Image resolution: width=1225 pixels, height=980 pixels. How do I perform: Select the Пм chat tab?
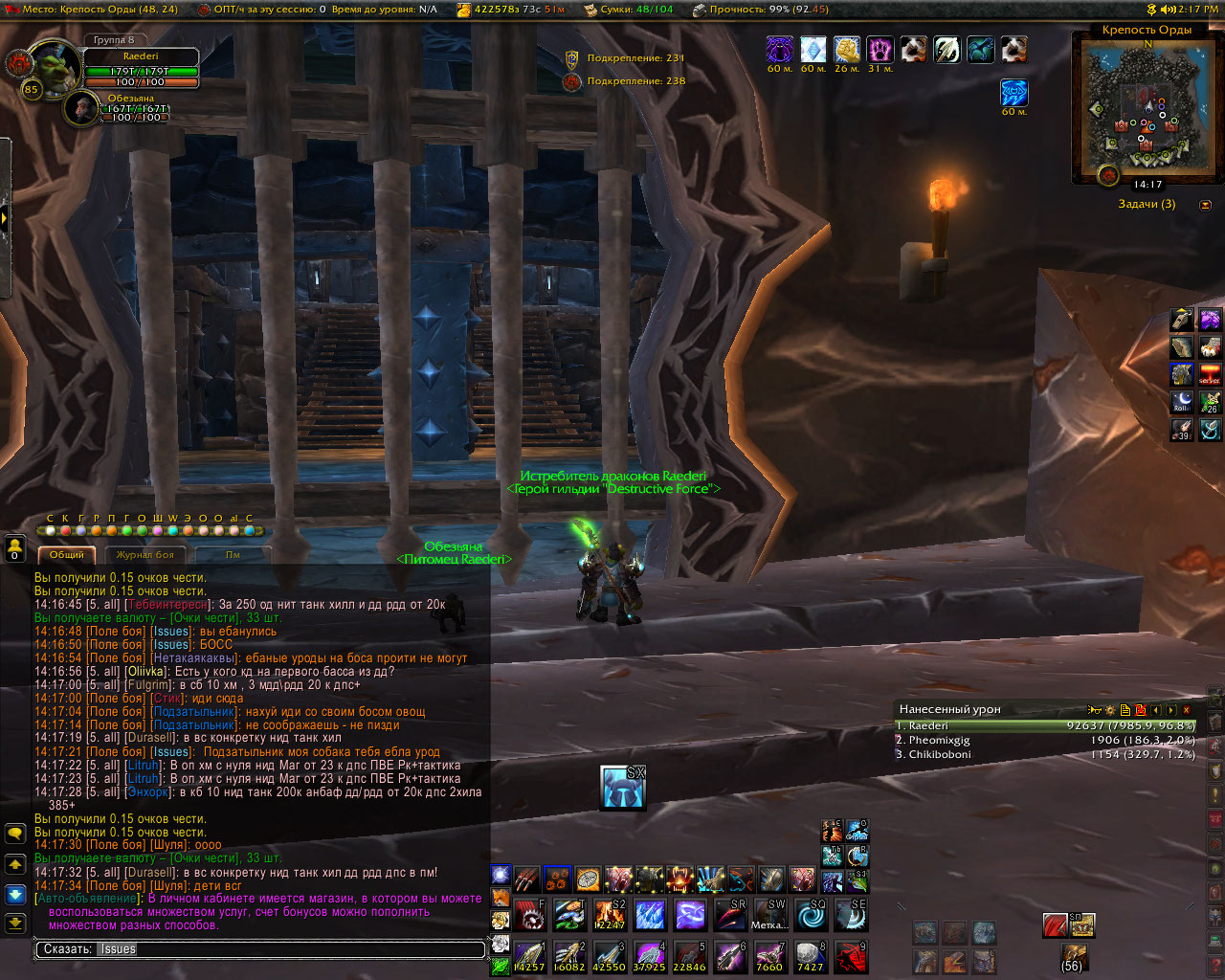[x=233, y=554]
